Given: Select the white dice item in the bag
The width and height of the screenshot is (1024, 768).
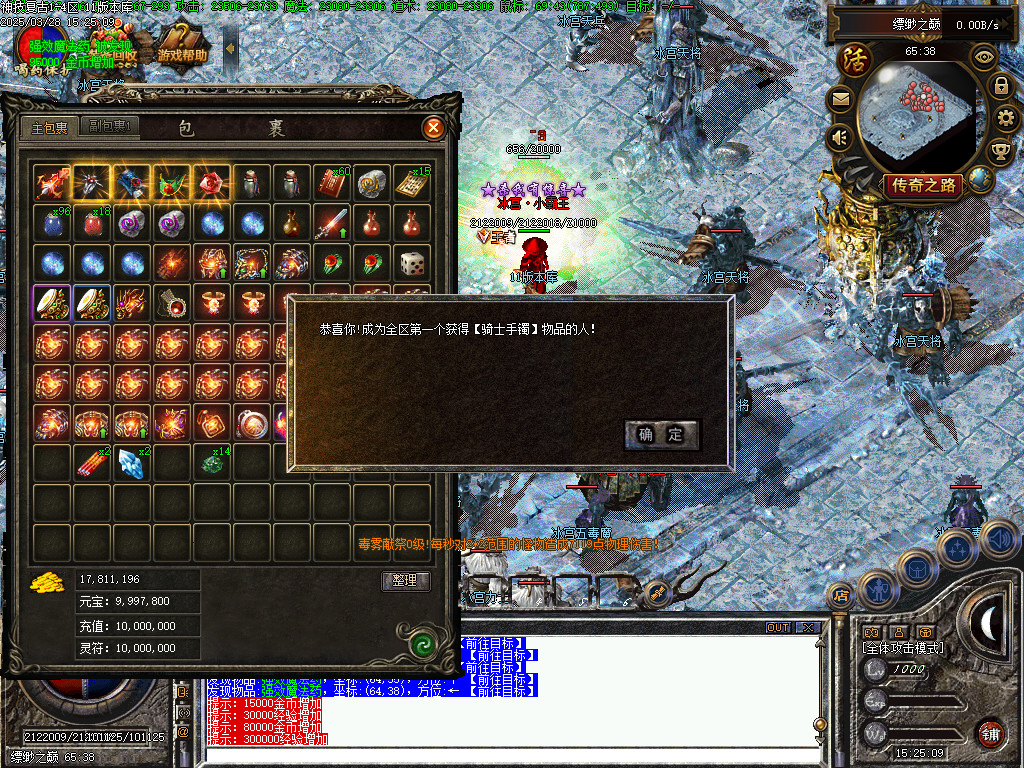Looking at the screenshot, I should click(x=412, y=263).
